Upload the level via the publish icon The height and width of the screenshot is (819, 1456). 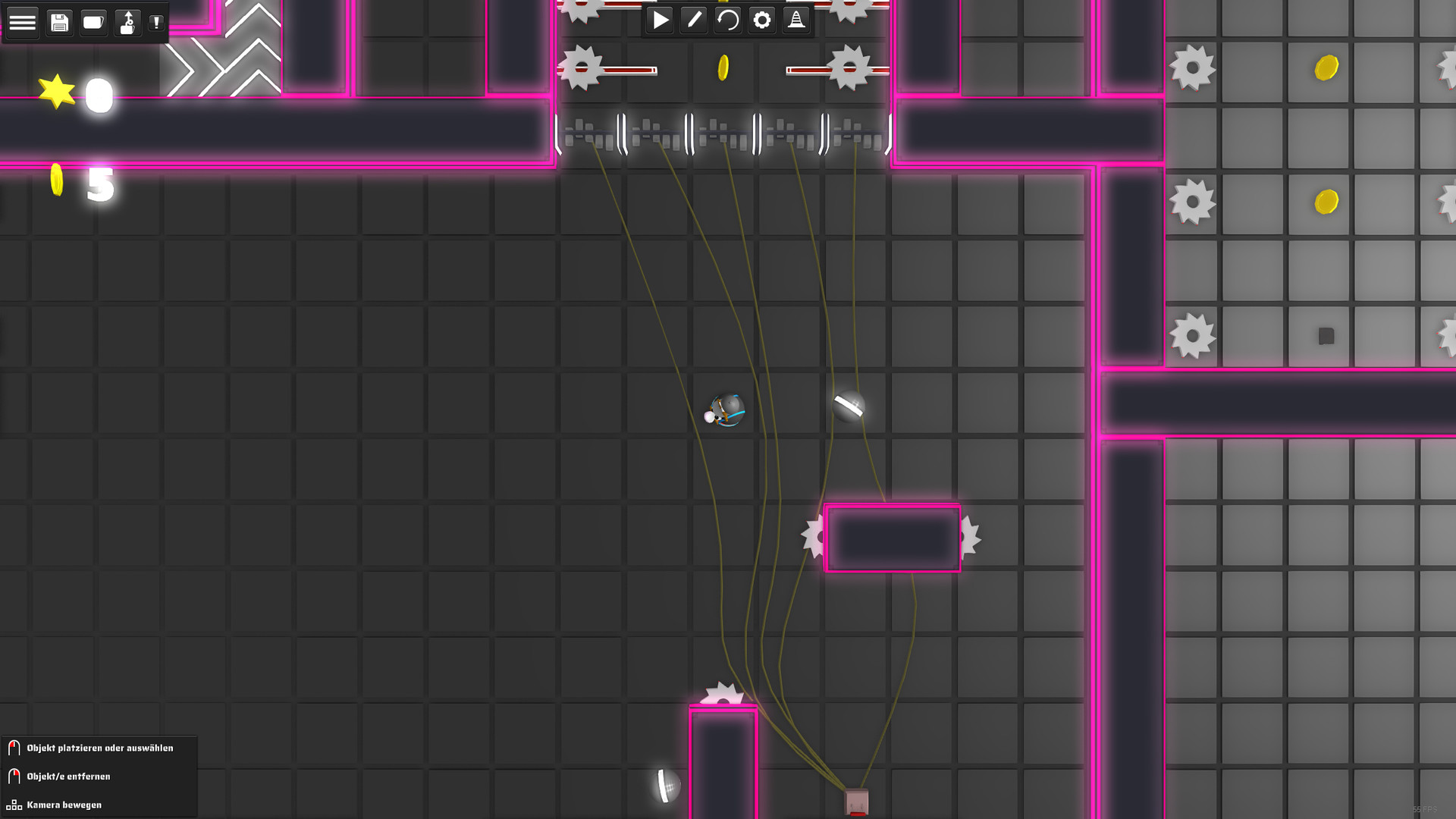click(x=127, y=22)
